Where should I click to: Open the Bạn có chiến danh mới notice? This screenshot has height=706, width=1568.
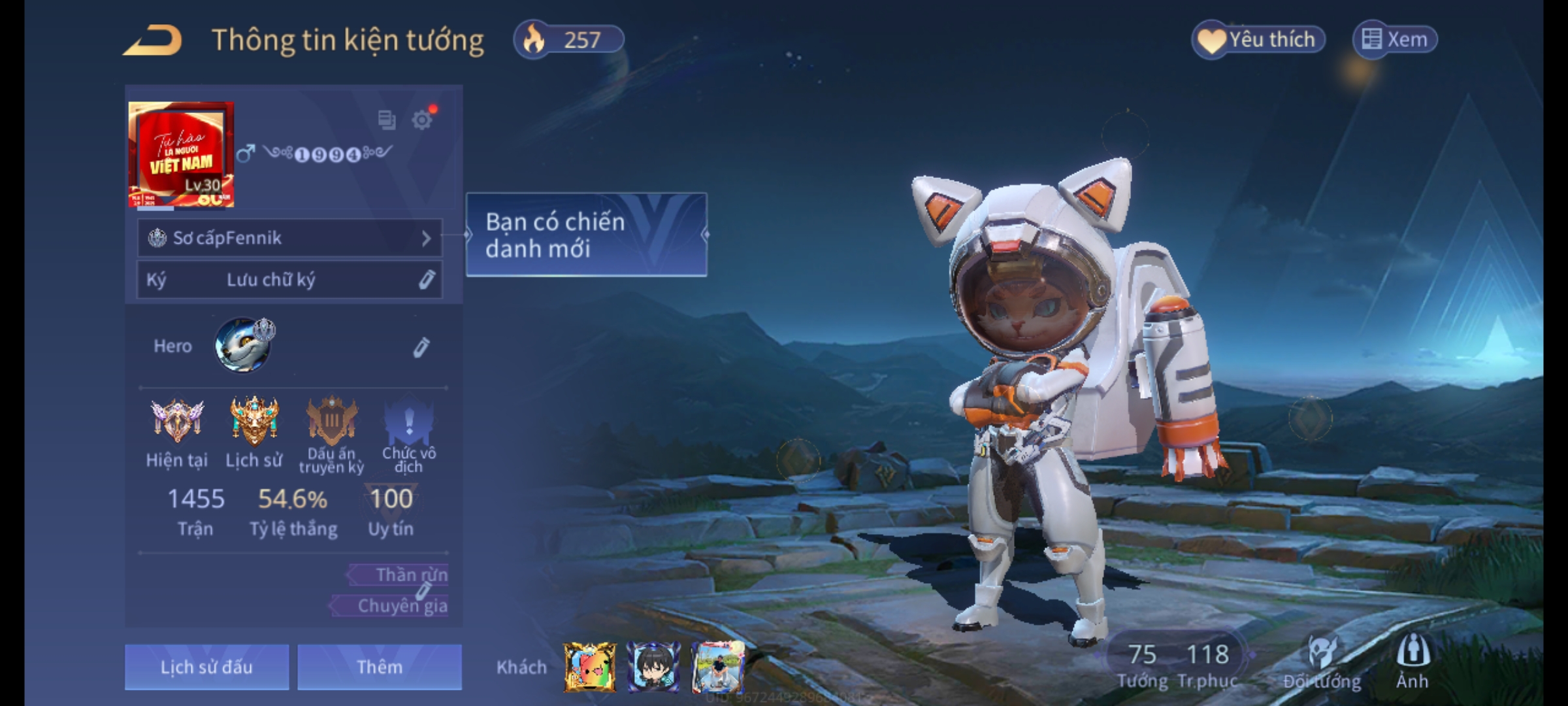point(586,235)
